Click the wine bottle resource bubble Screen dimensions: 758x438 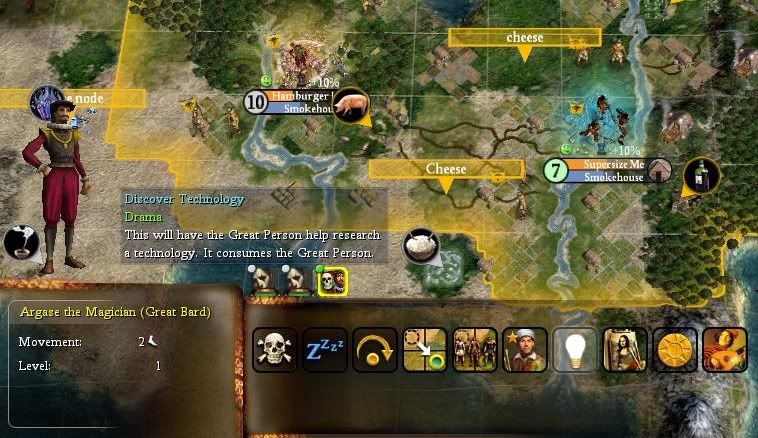tap(701, 176)
